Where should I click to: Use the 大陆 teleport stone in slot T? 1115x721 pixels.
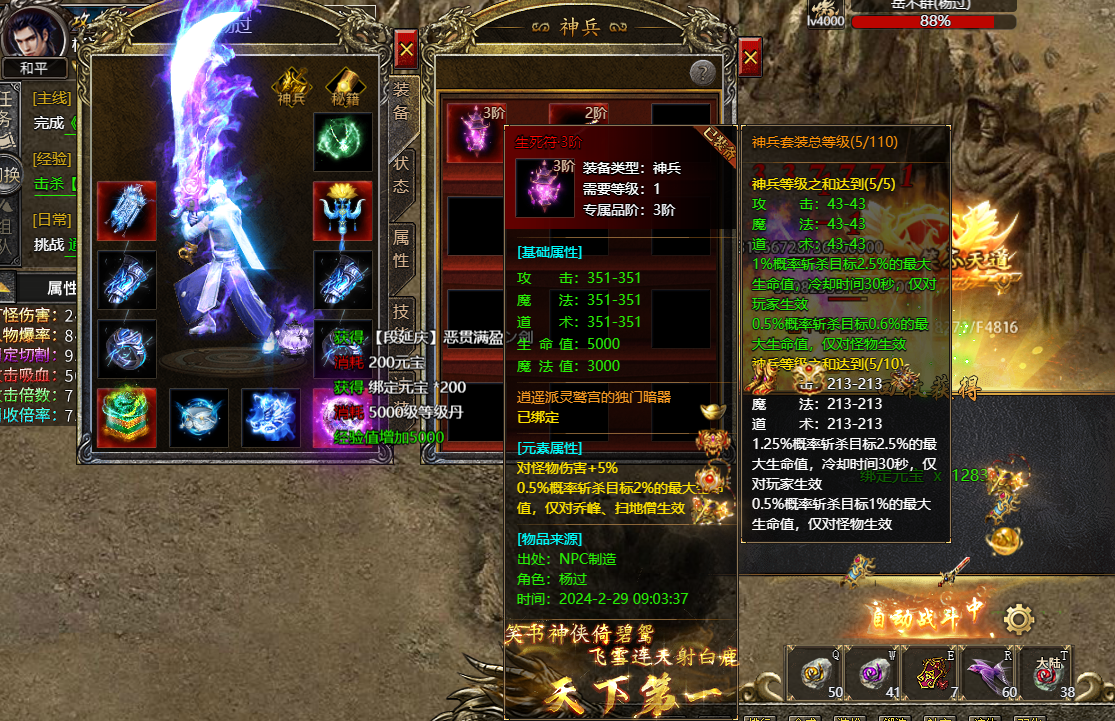1046,674
